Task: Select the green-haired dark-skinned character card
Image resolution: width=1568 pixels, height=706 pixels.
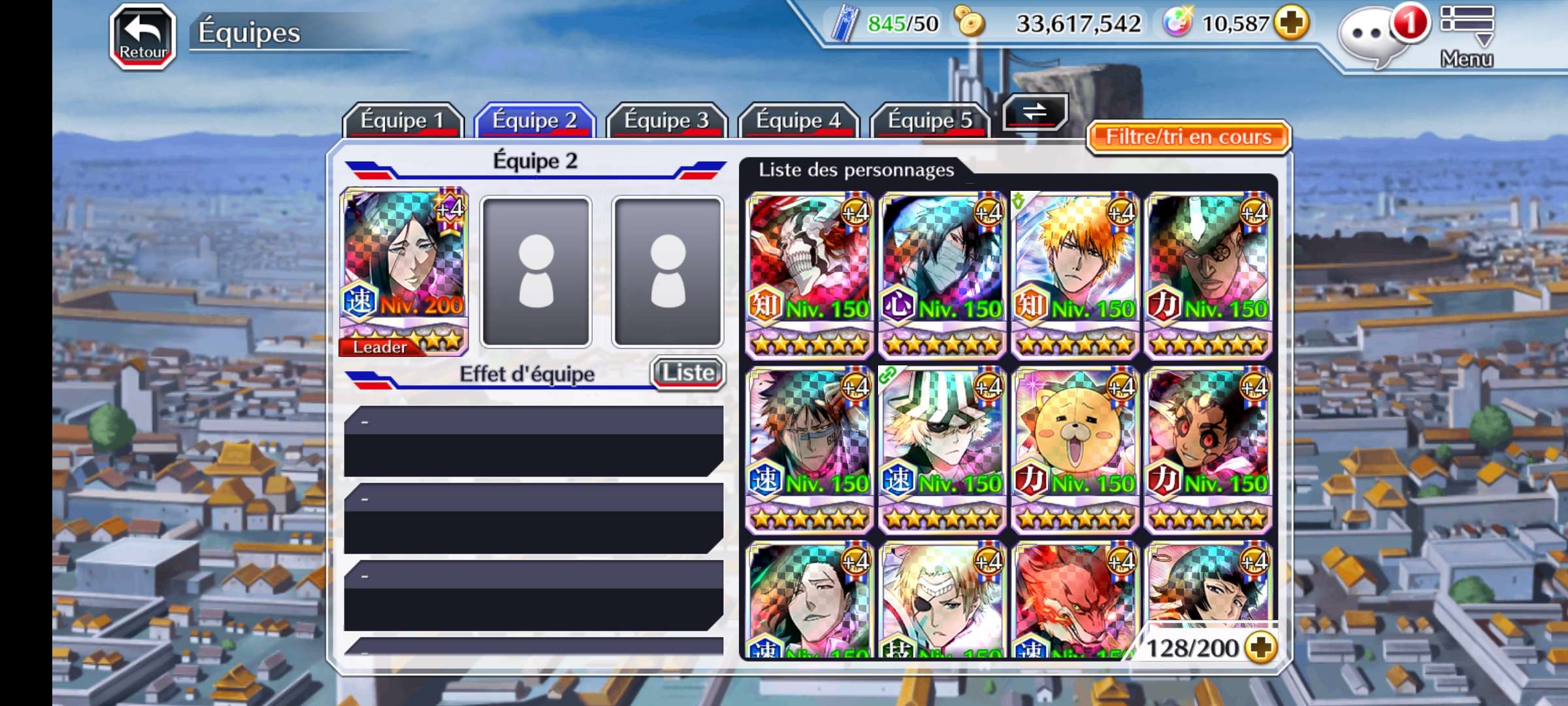Action: pyautogui.click(x=1208, y=275)
